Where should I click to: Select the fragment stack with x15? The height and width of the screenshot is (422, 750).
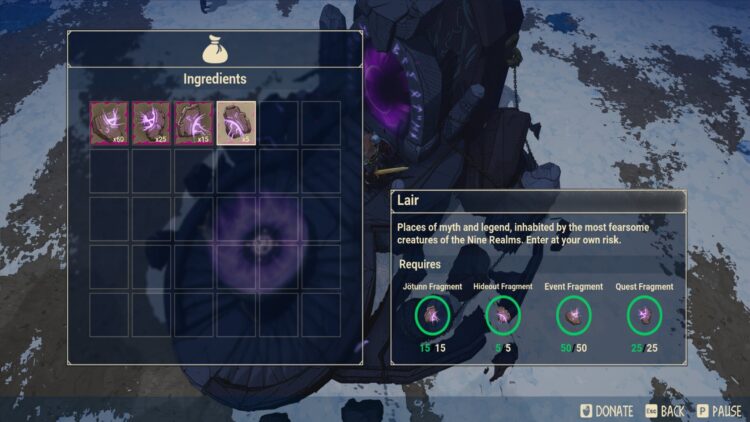[x=193, y=122]
